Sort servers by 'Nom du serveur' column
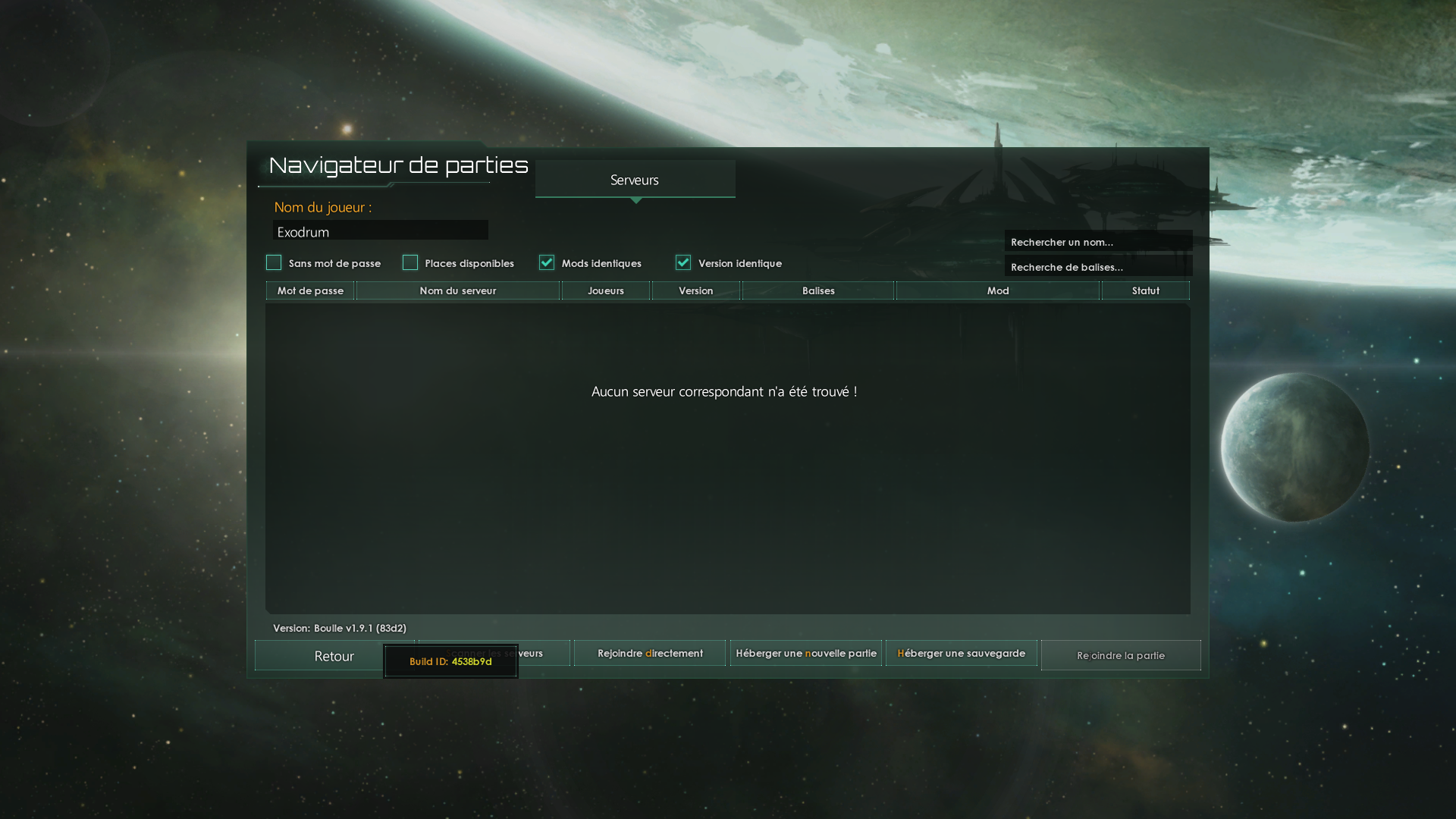The width and height of the screenshot is (1456, 819). (x=458, y=290)
